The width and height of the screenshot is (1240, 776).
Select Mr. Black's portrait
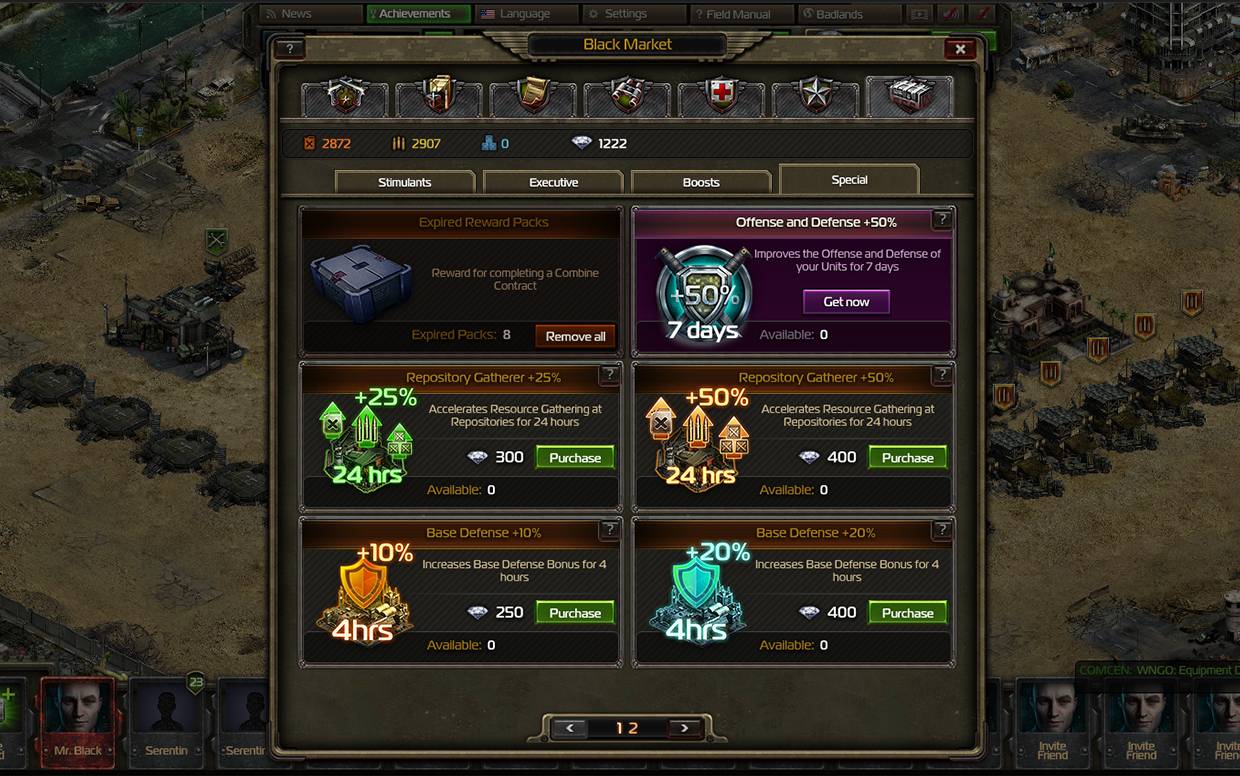78,715
